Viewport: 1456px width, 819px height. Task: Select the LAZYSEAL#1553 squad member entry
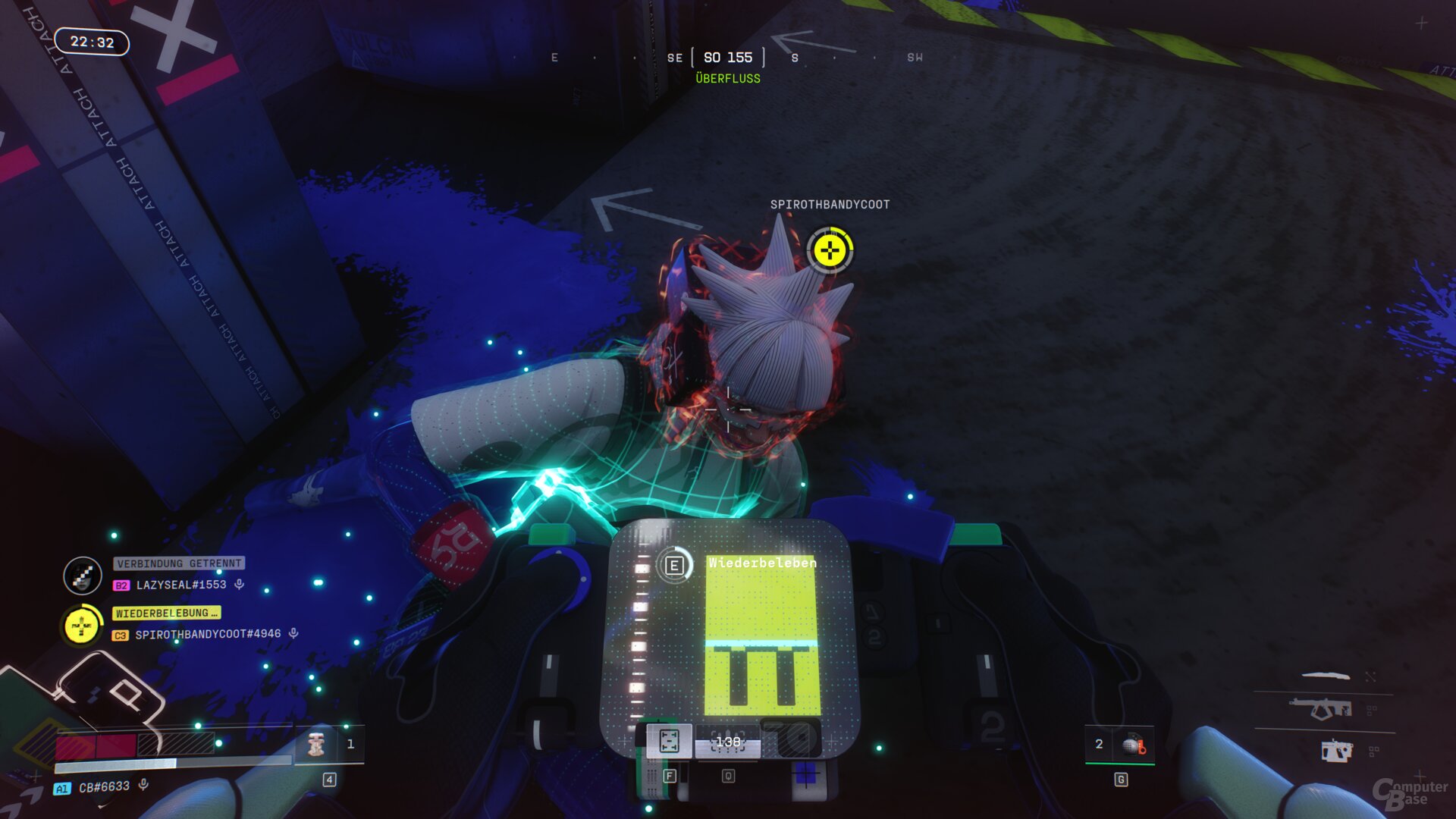click(x=180, y=585)
